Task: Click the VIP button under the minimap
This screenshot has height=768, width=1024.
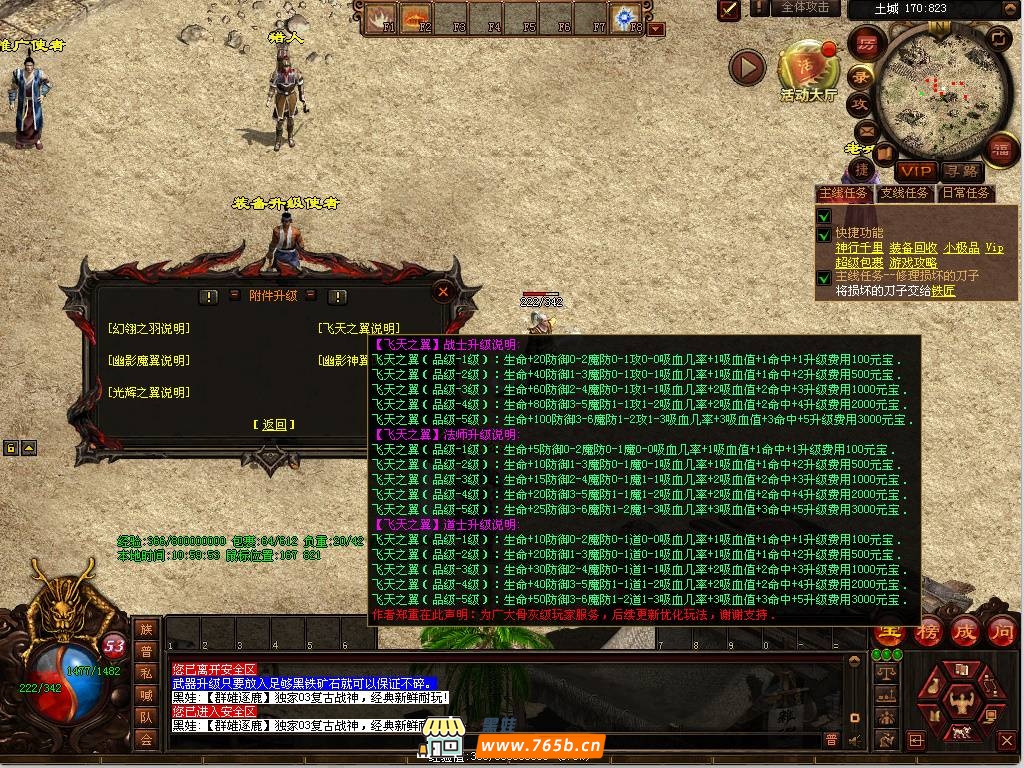Action: pyautogui.click(x=915, y=171)
